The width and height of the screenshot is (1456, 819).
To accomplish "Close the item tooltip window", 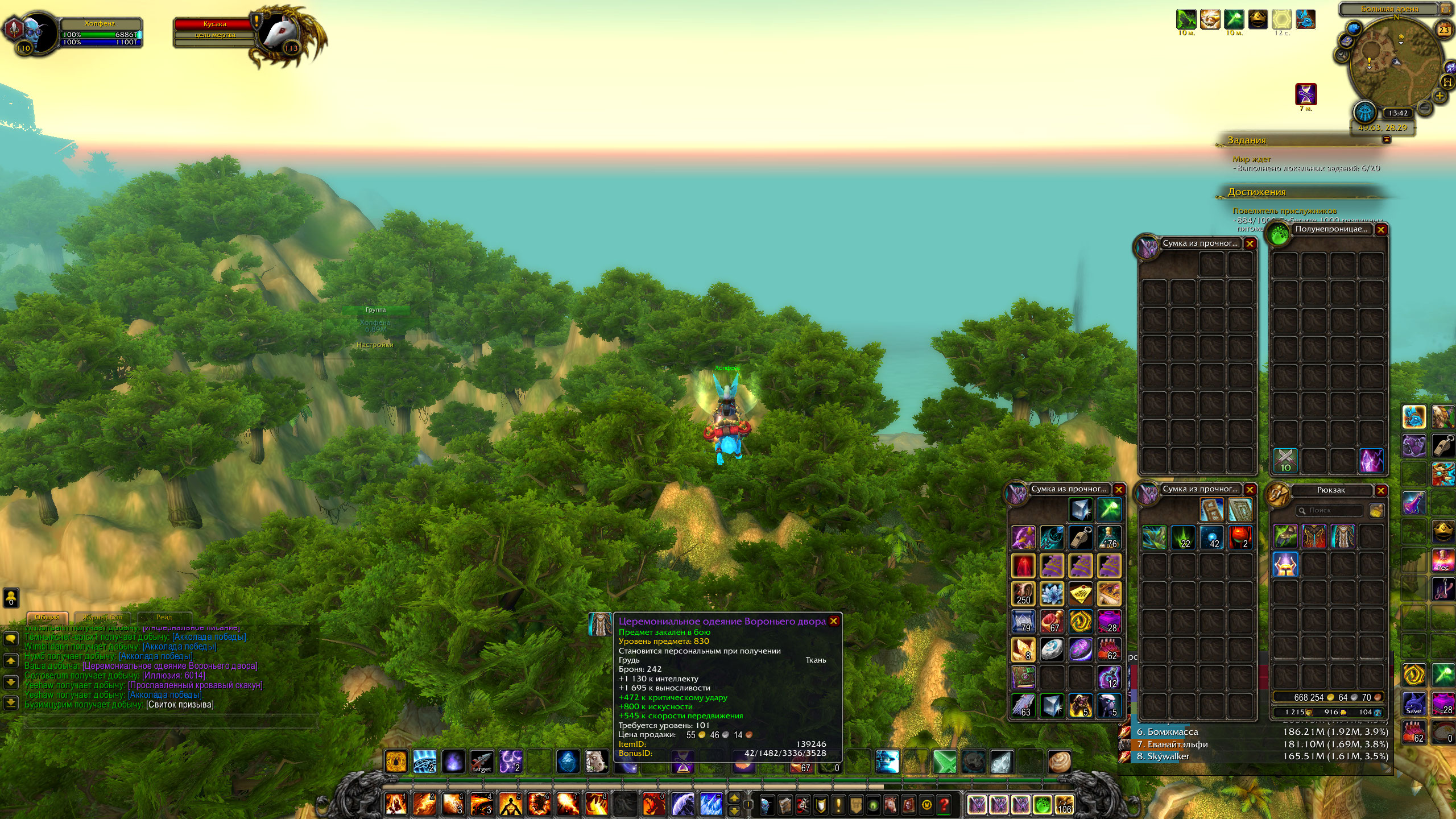I will click(x=833, y=621).
